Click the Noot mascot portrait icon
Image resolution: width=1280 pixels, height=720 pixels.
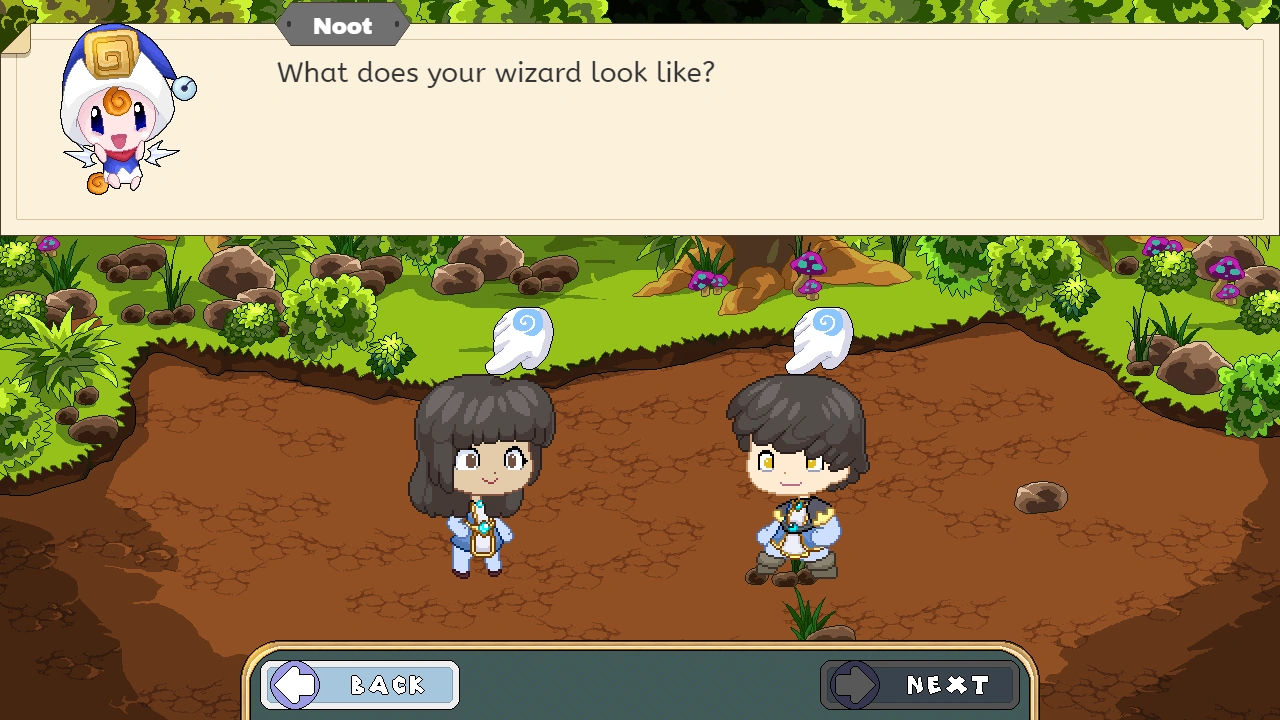[x=120, y=110]
